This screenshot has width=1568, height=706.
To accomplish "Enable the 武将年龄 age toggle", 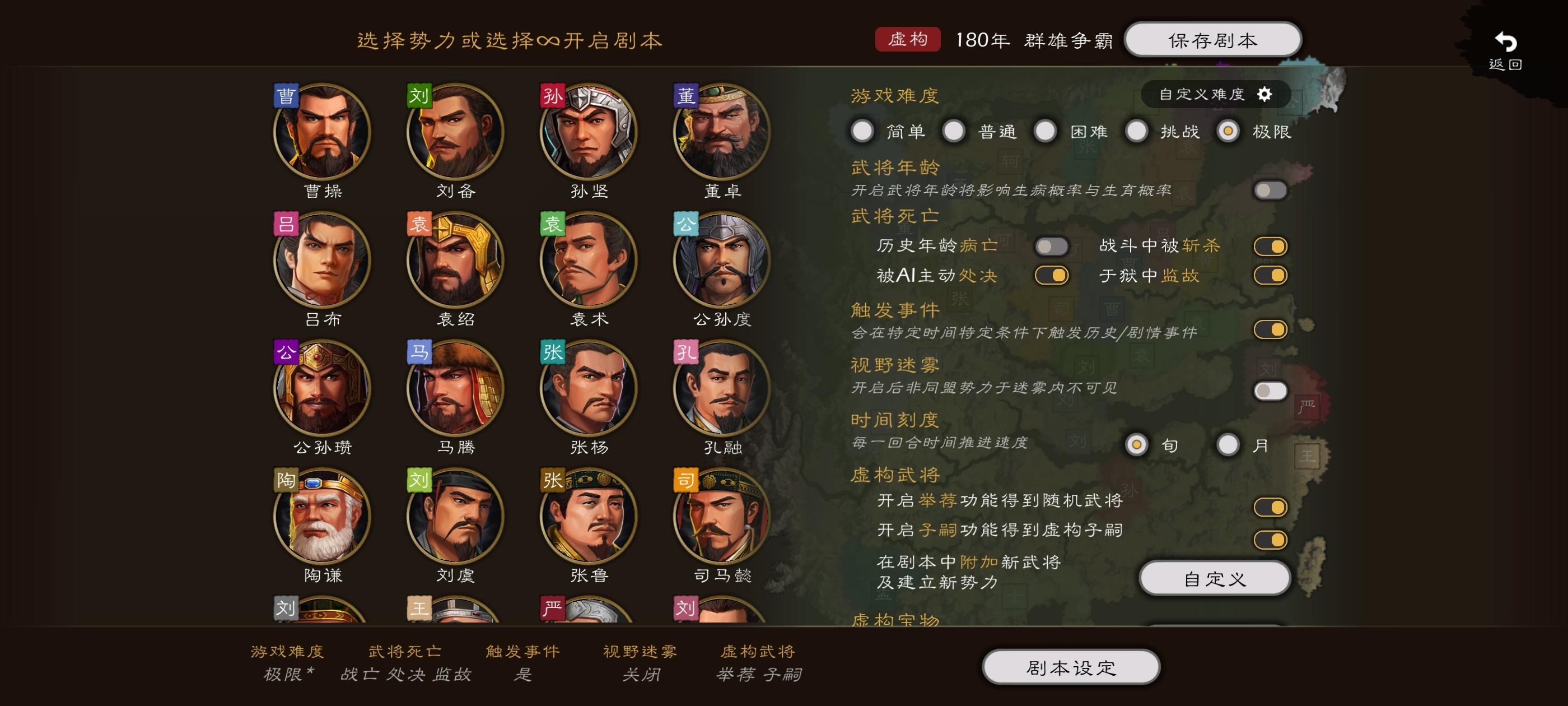I will (x=1272, y=190).
